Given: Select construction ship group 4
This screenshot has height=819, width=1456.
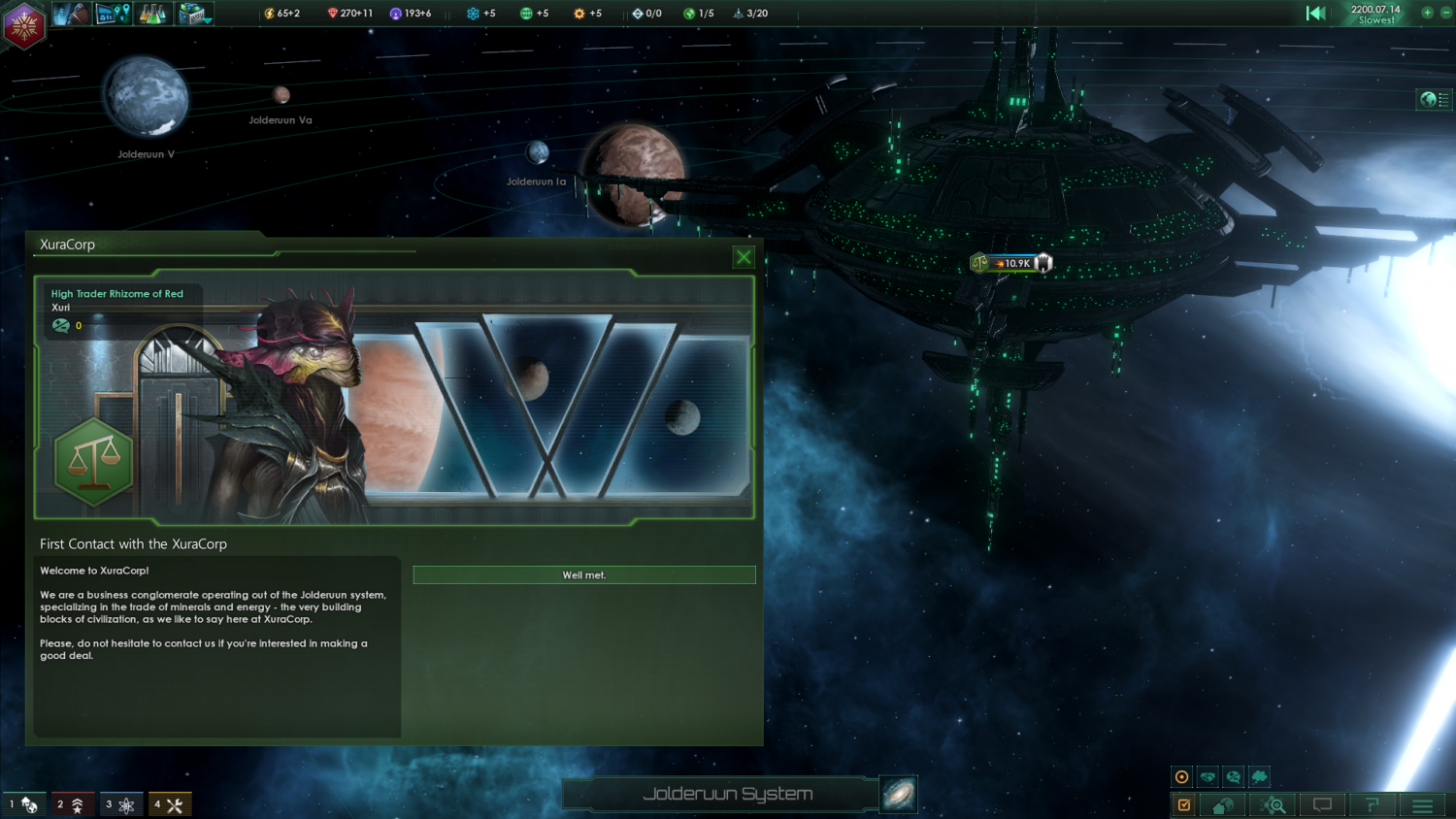Looking at the screenshot, I should 170,803.
